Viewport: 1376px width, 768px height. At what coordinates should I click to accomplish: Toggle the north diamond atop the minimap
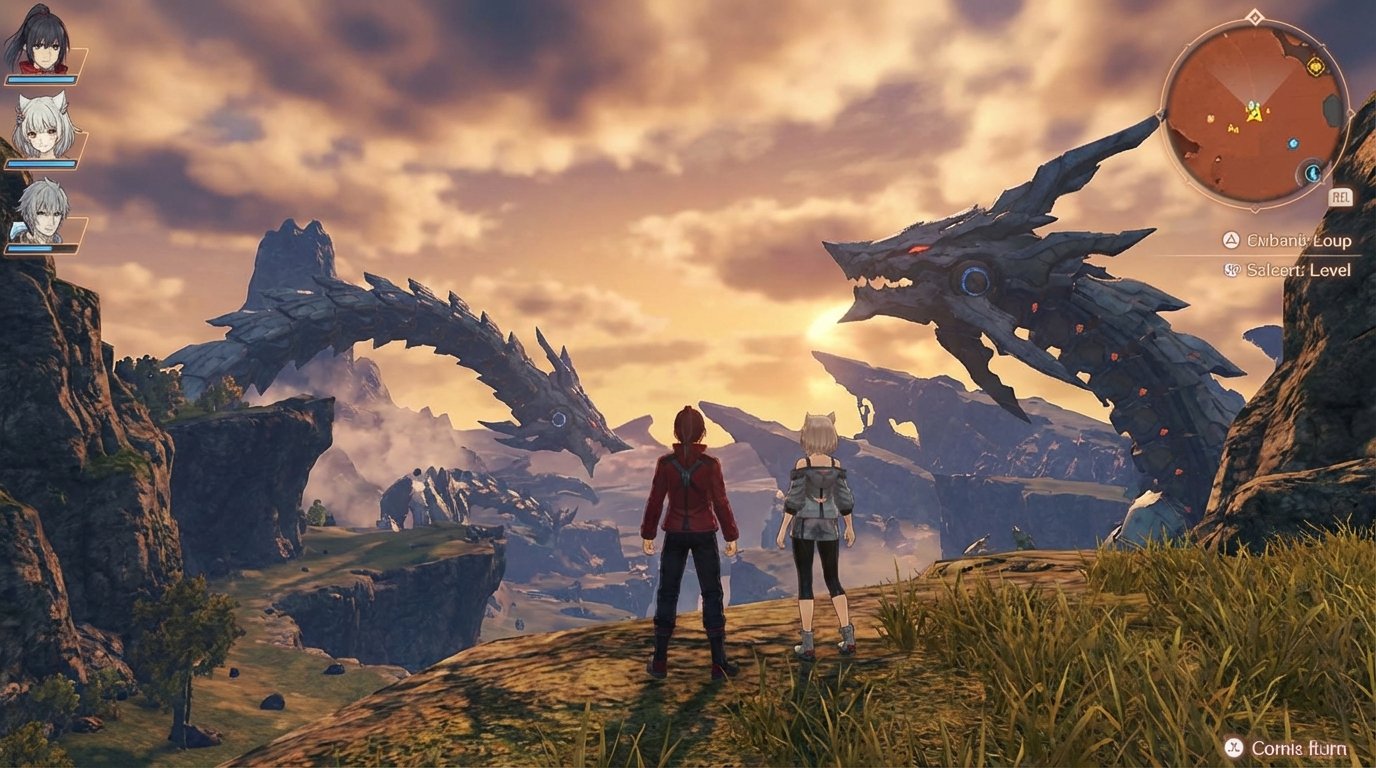click(x=1254, y=16)
